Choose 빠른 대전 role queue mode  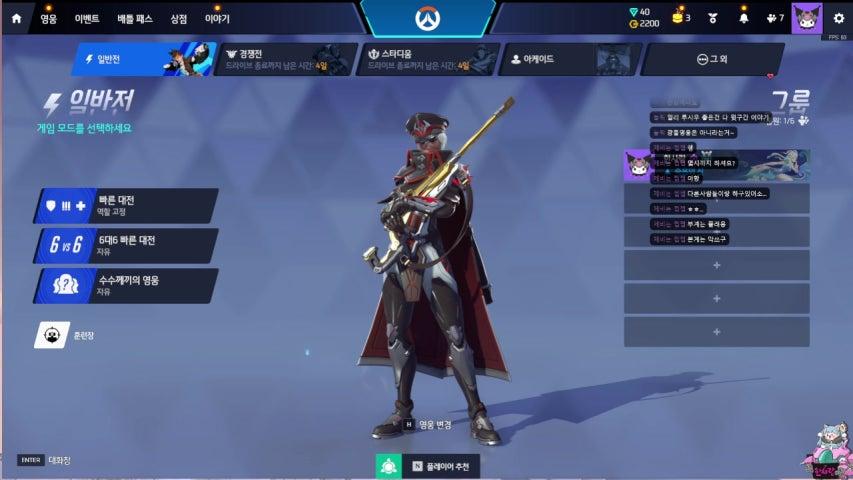coord(127,205)
